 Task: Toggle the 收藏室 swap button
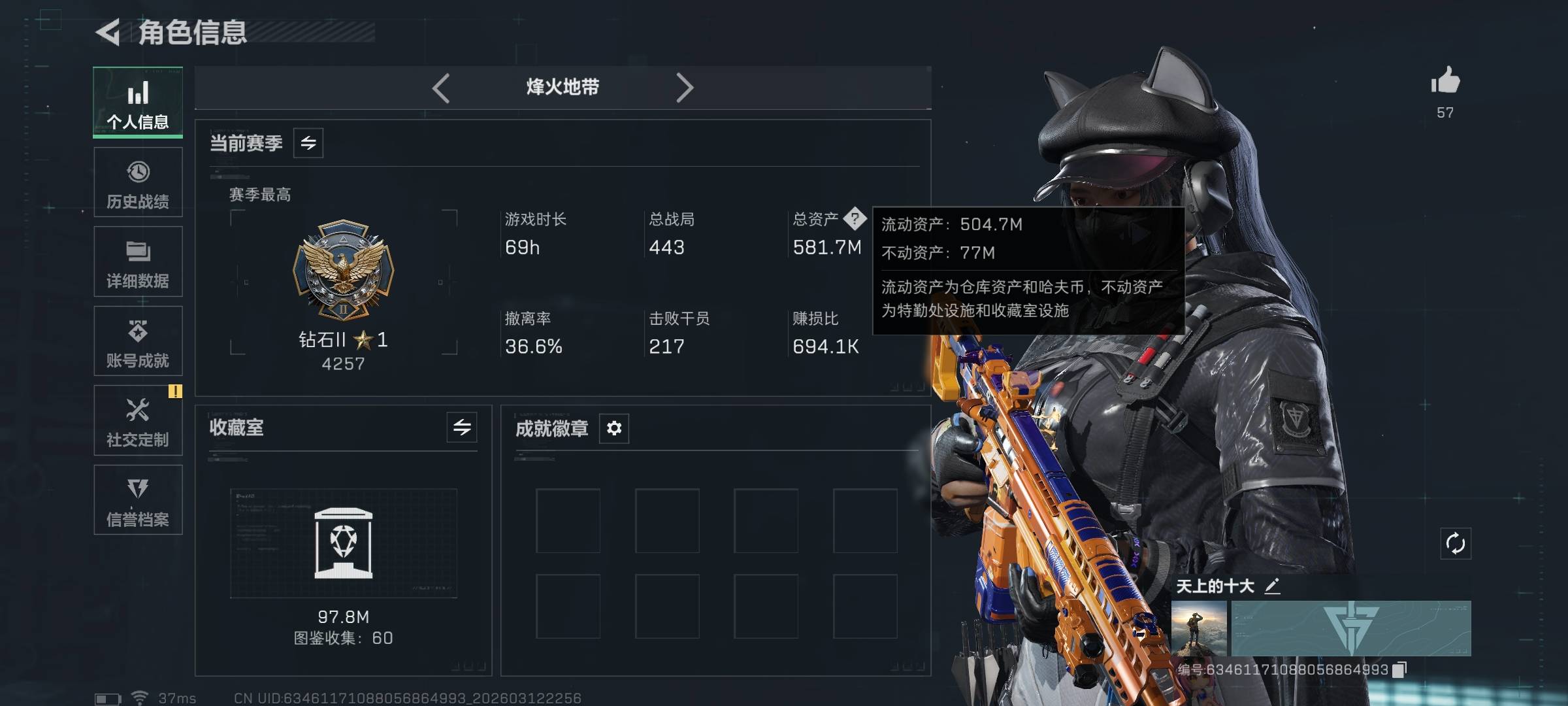tap(462, 428)
